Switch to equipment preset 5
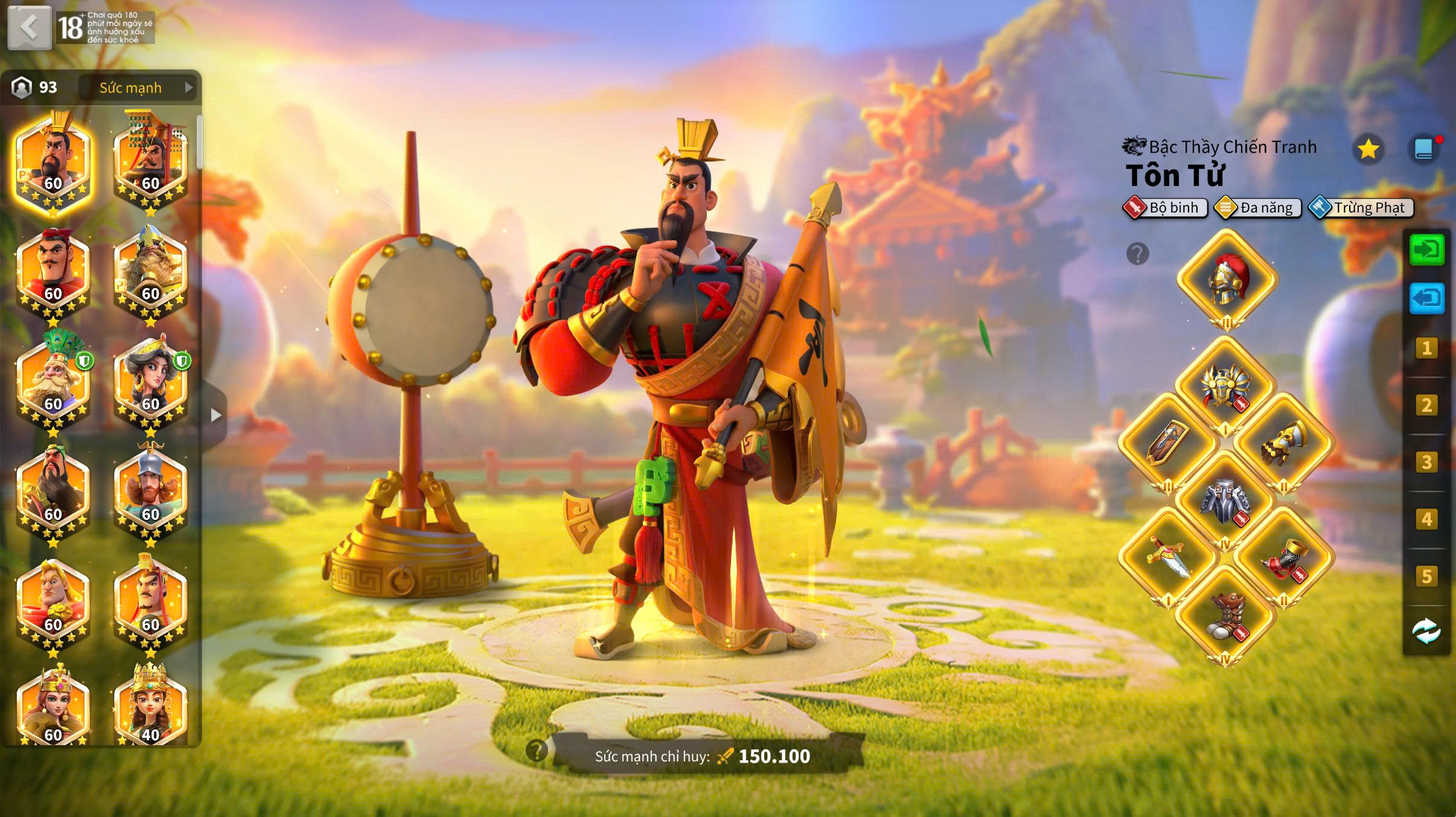The width and height of the screenshot is (1456, 817). tap(1426, 577)
